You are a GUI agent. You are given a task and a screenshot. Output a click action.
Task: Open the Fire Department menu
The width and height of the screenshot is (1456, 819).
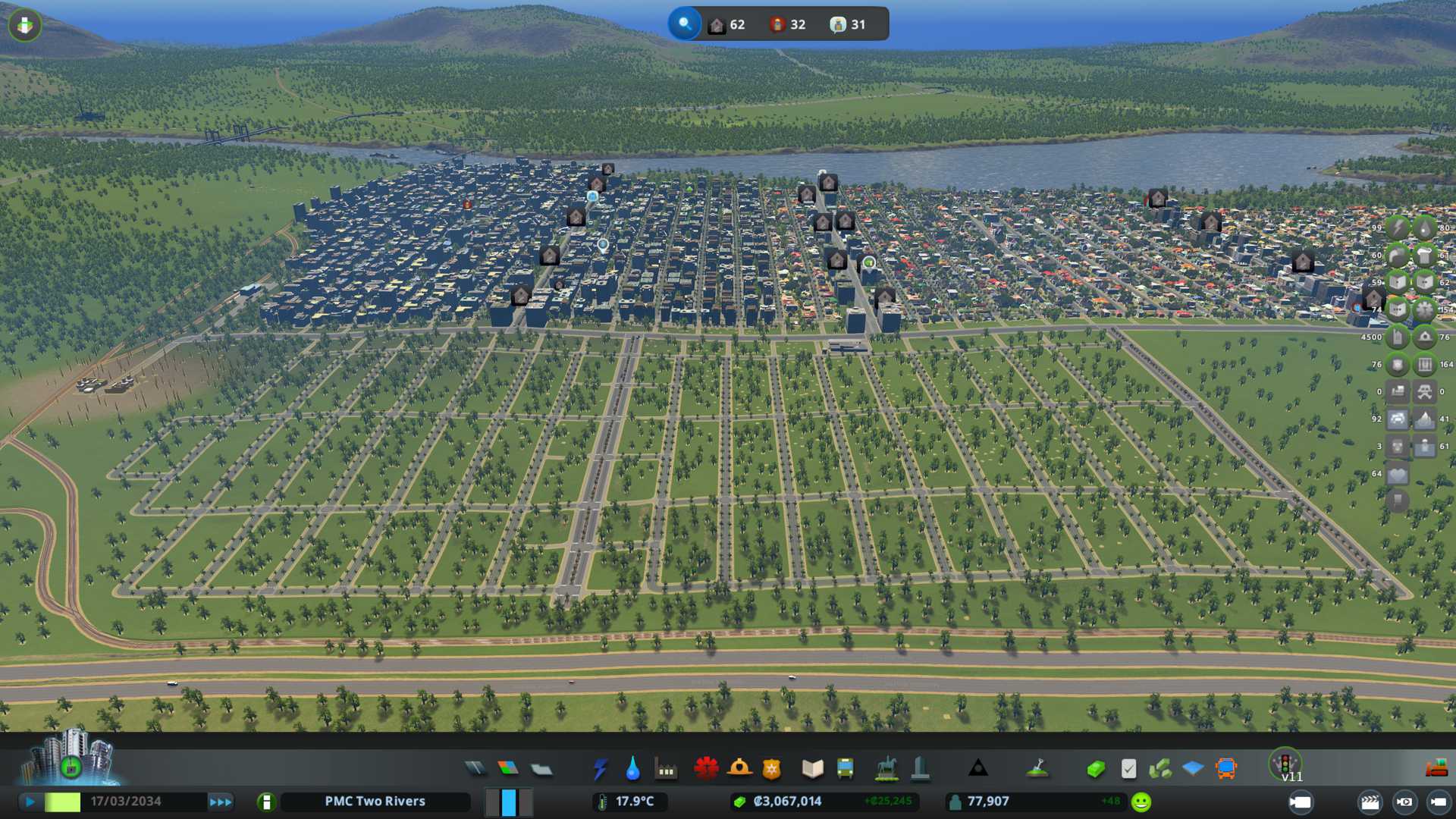click(739, 769)
